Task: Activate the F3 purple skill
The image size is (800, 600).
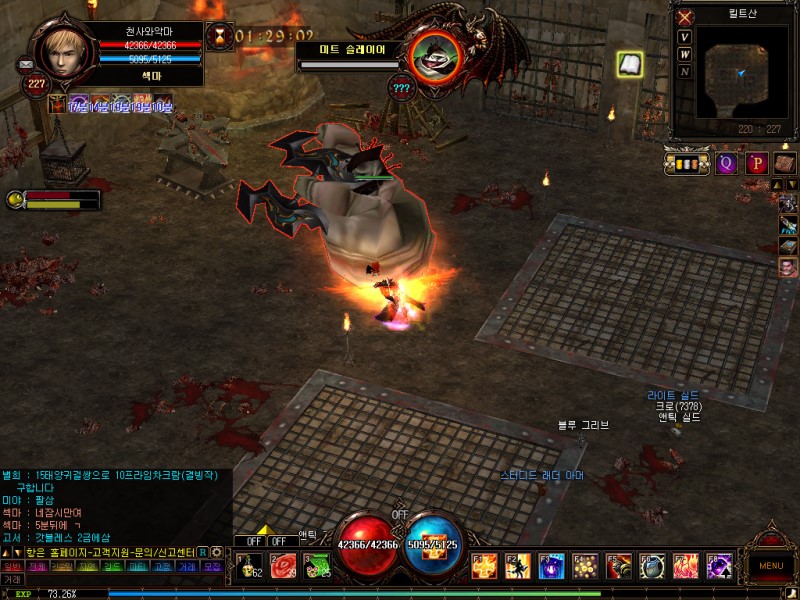Action: [552, 567]
